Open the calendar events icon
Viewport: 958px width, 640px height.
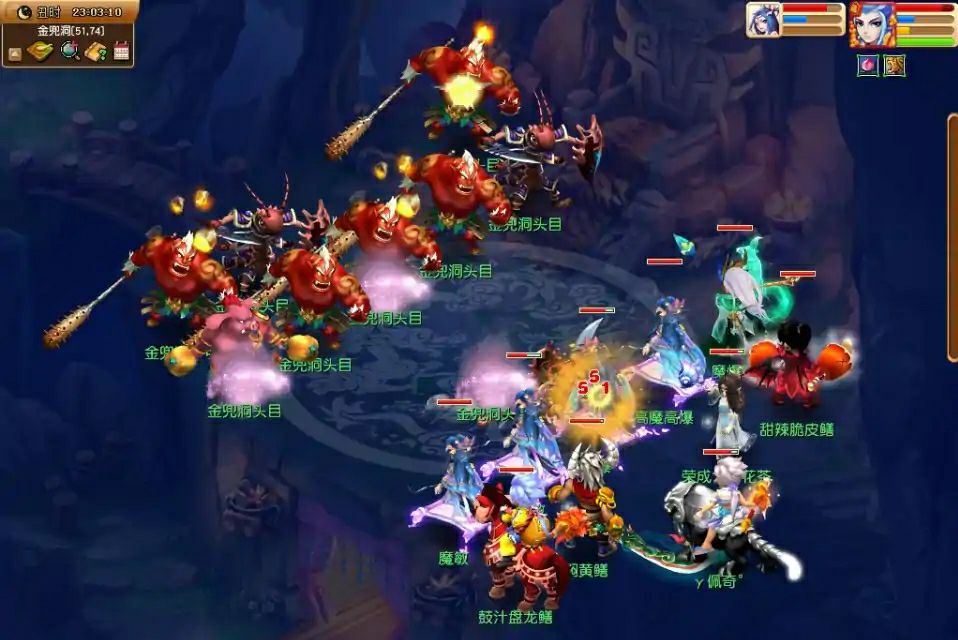click(x=122, y=51)
